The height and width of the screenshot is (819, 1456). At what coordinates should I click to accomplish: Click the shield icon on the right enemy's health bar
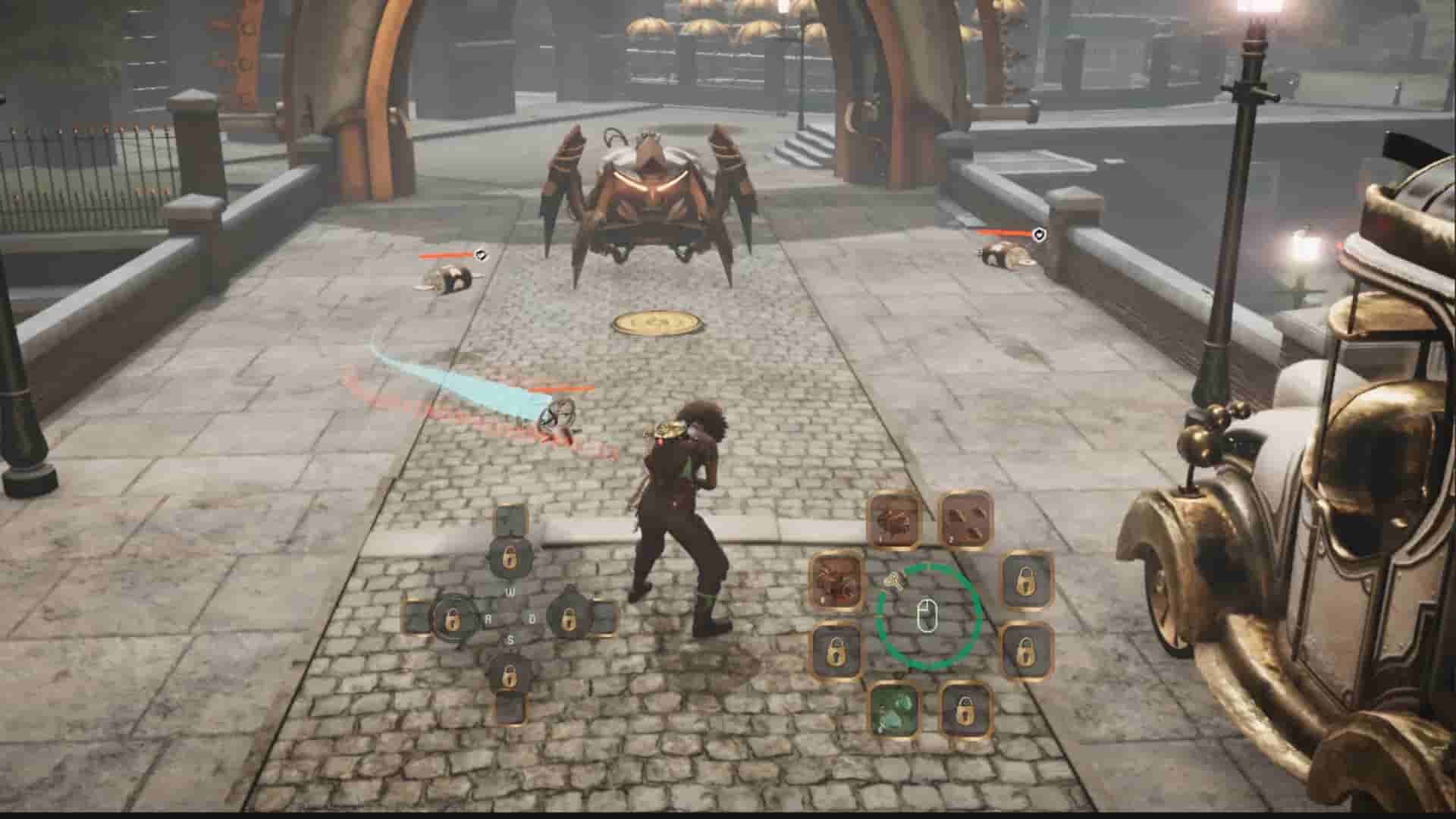1037,235
